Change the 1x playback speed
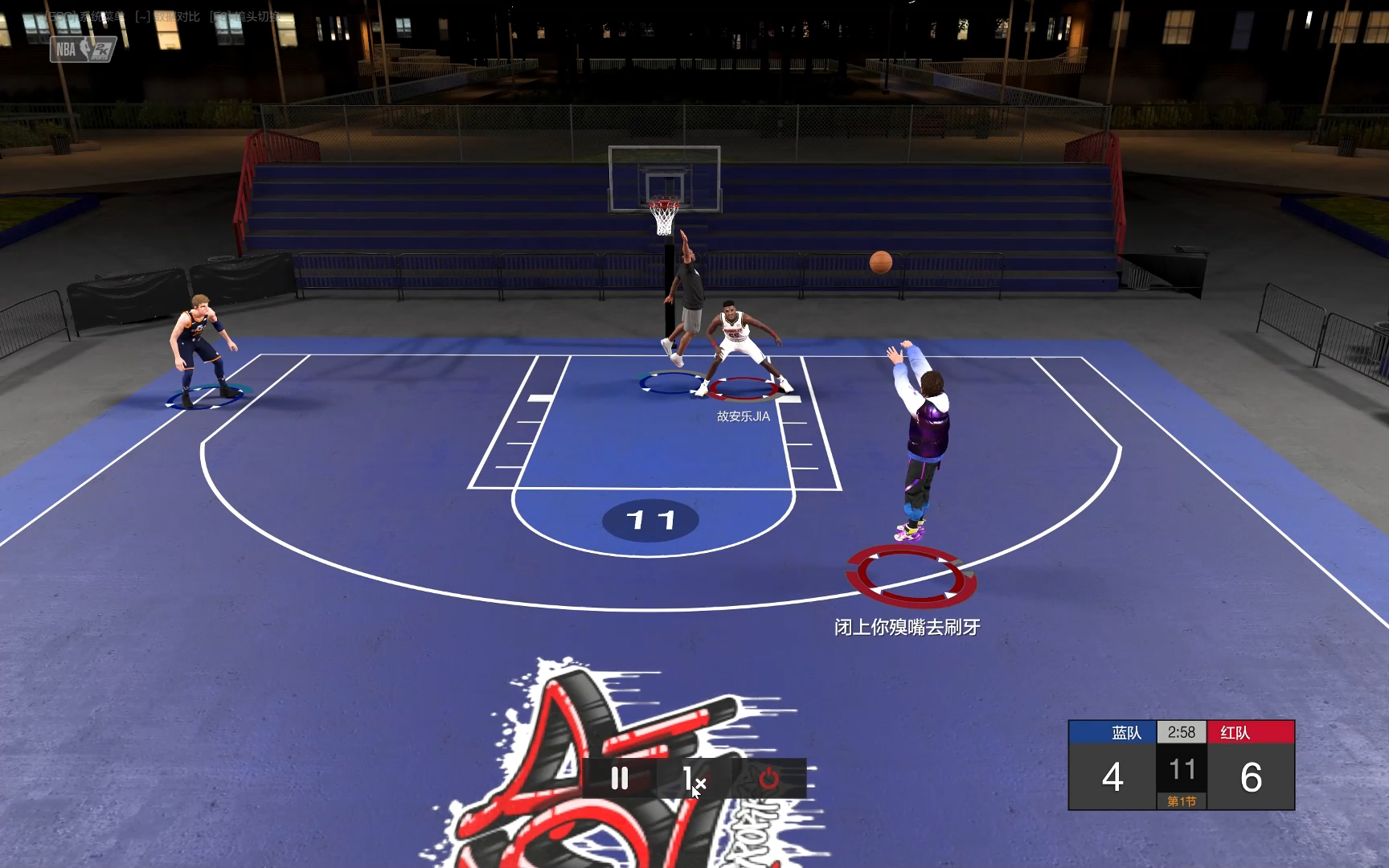The image size is (1389, 868). 693,778
